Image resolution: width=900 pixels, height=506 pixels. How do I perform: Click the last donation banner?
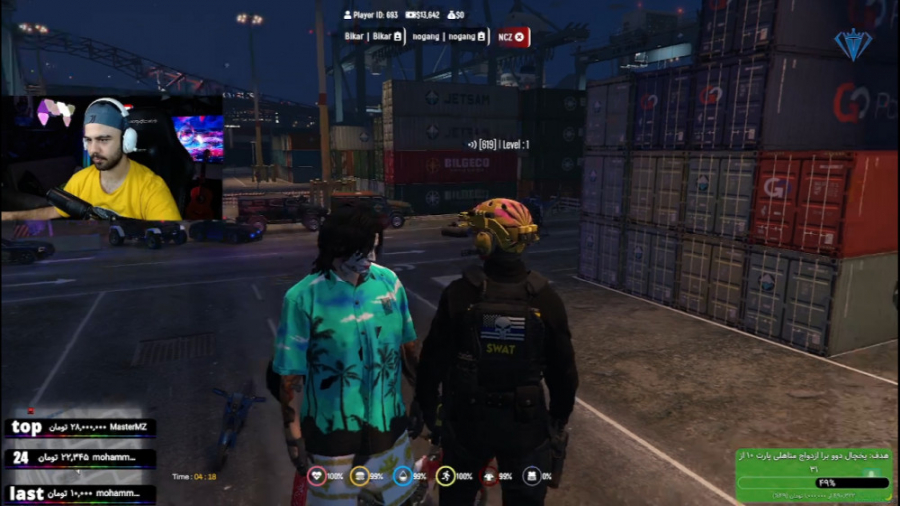pos(78,494)
